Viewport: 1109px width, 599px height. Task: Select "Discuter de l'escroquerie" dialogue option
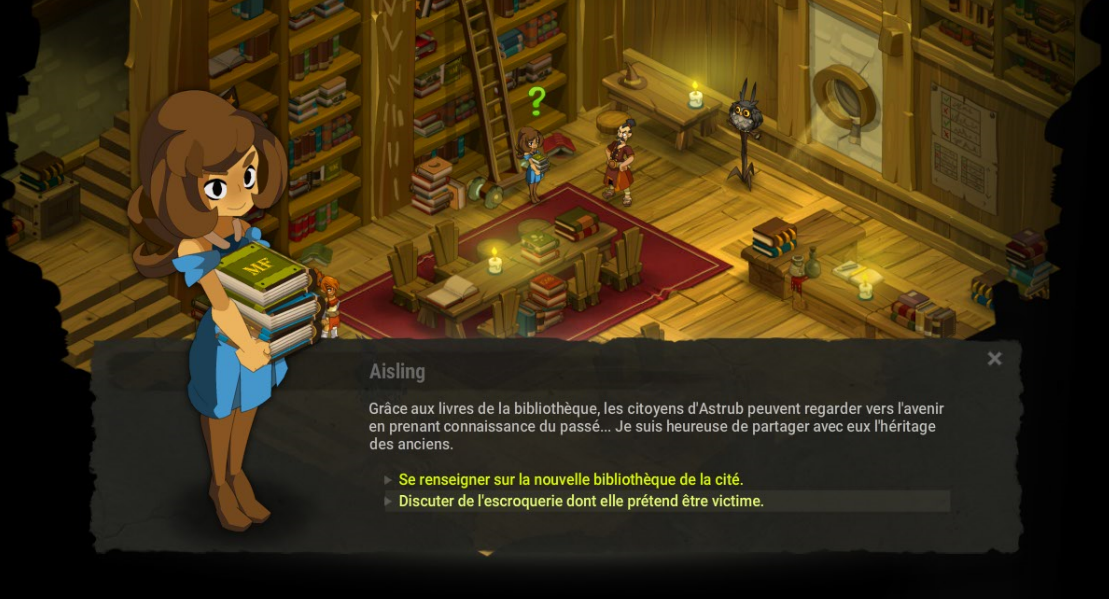[x=580, y=501]
